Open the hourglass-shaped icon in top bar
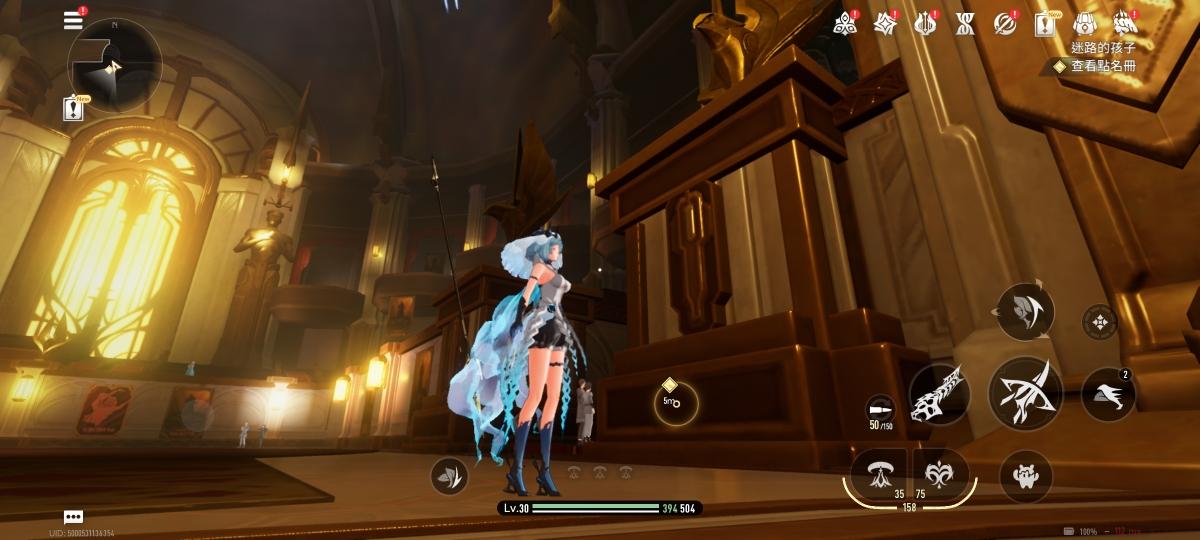 [x=964, y=24]
